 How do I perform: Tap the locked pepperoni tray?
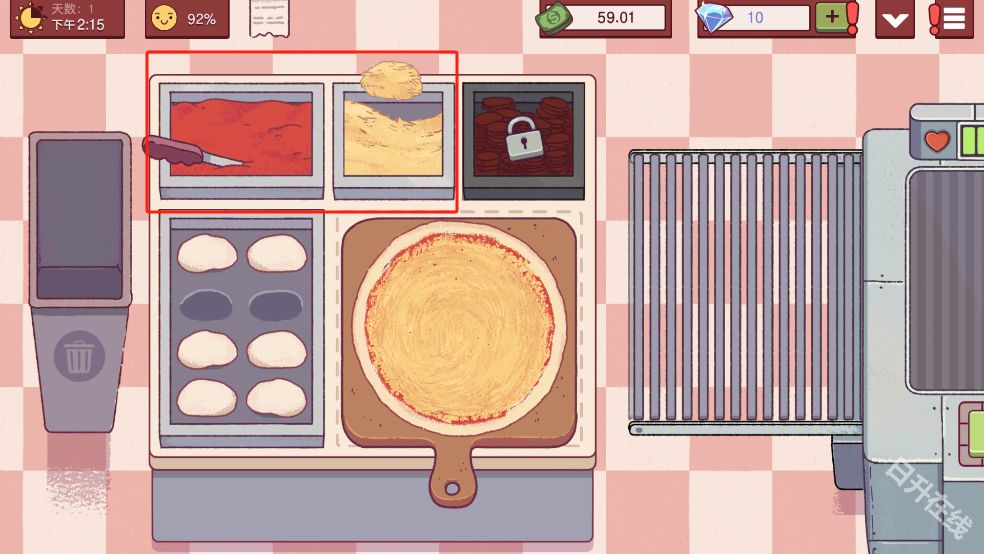pos(522,139)
